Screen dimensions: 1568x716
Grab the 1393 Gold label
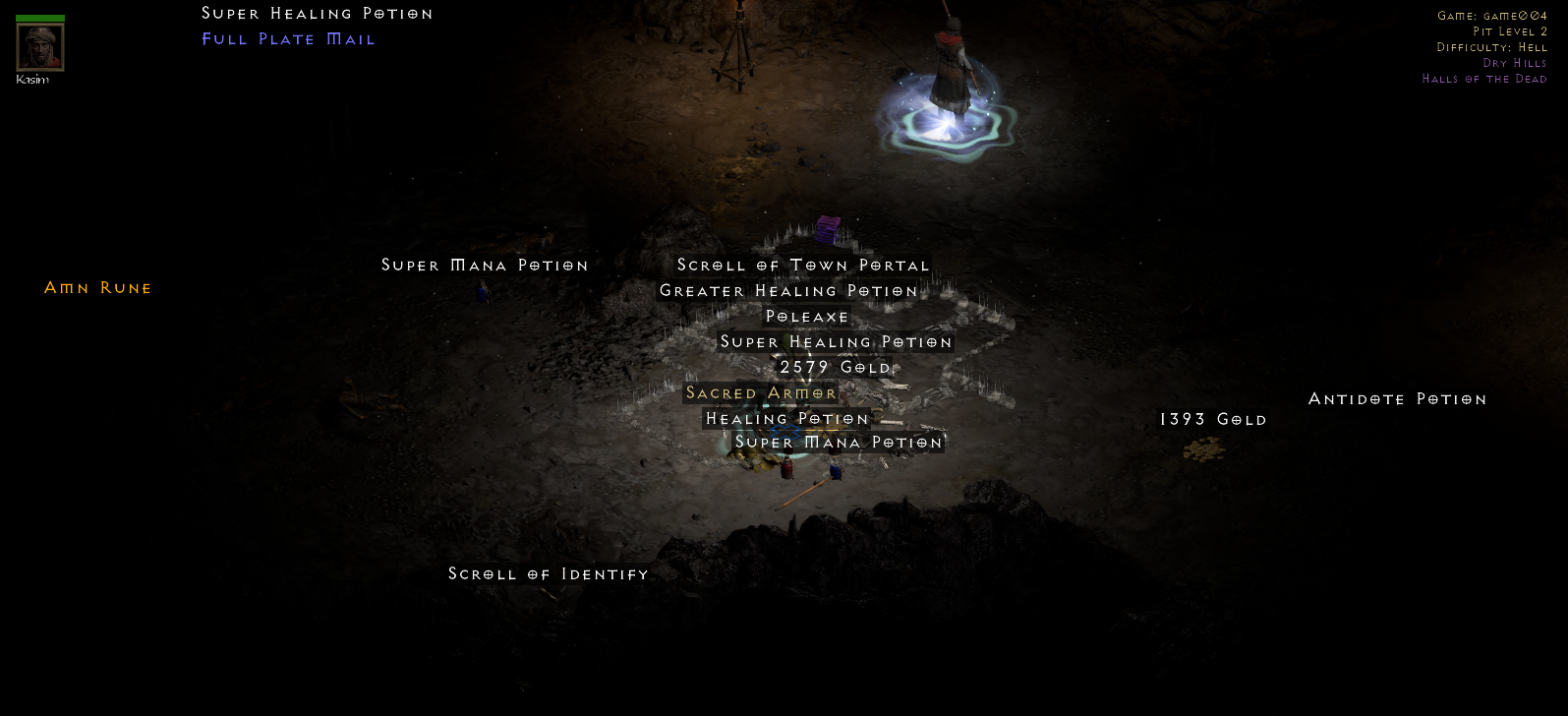pos(1213,418)
